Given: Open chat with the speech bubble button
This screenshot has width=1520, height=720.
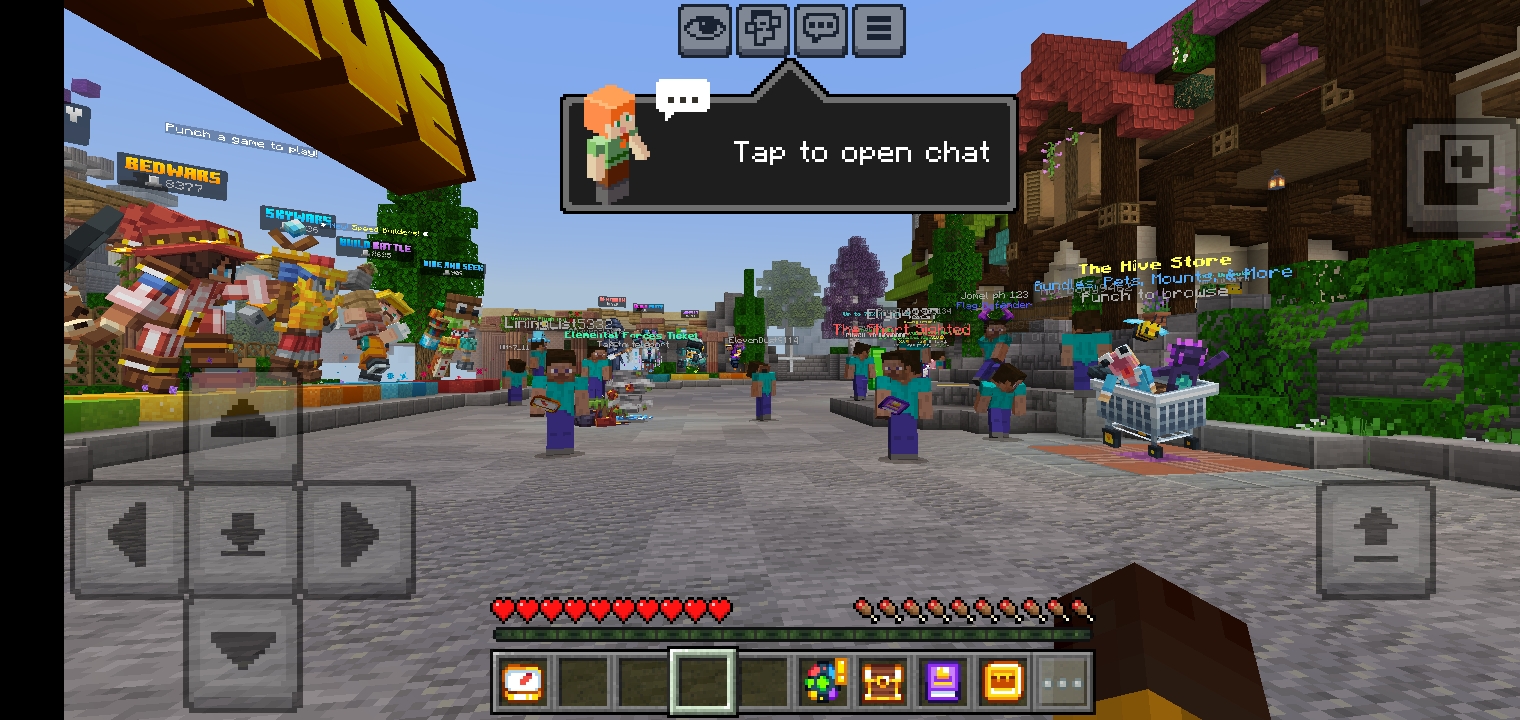Looking at the screenshot, I should pos(821,29).
